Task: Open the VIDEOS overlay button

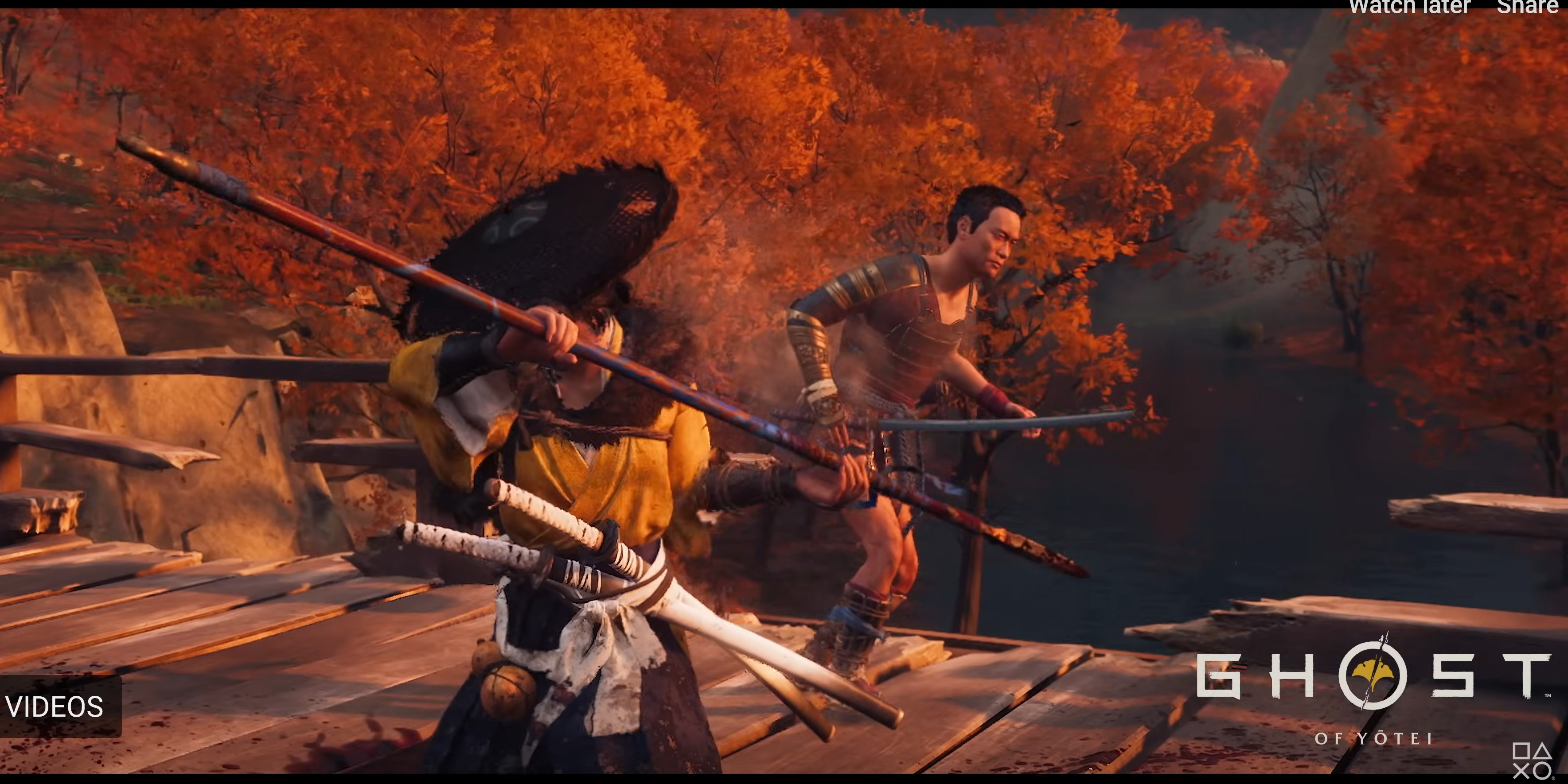Action: pyautogui.click(x=56, y=707)
